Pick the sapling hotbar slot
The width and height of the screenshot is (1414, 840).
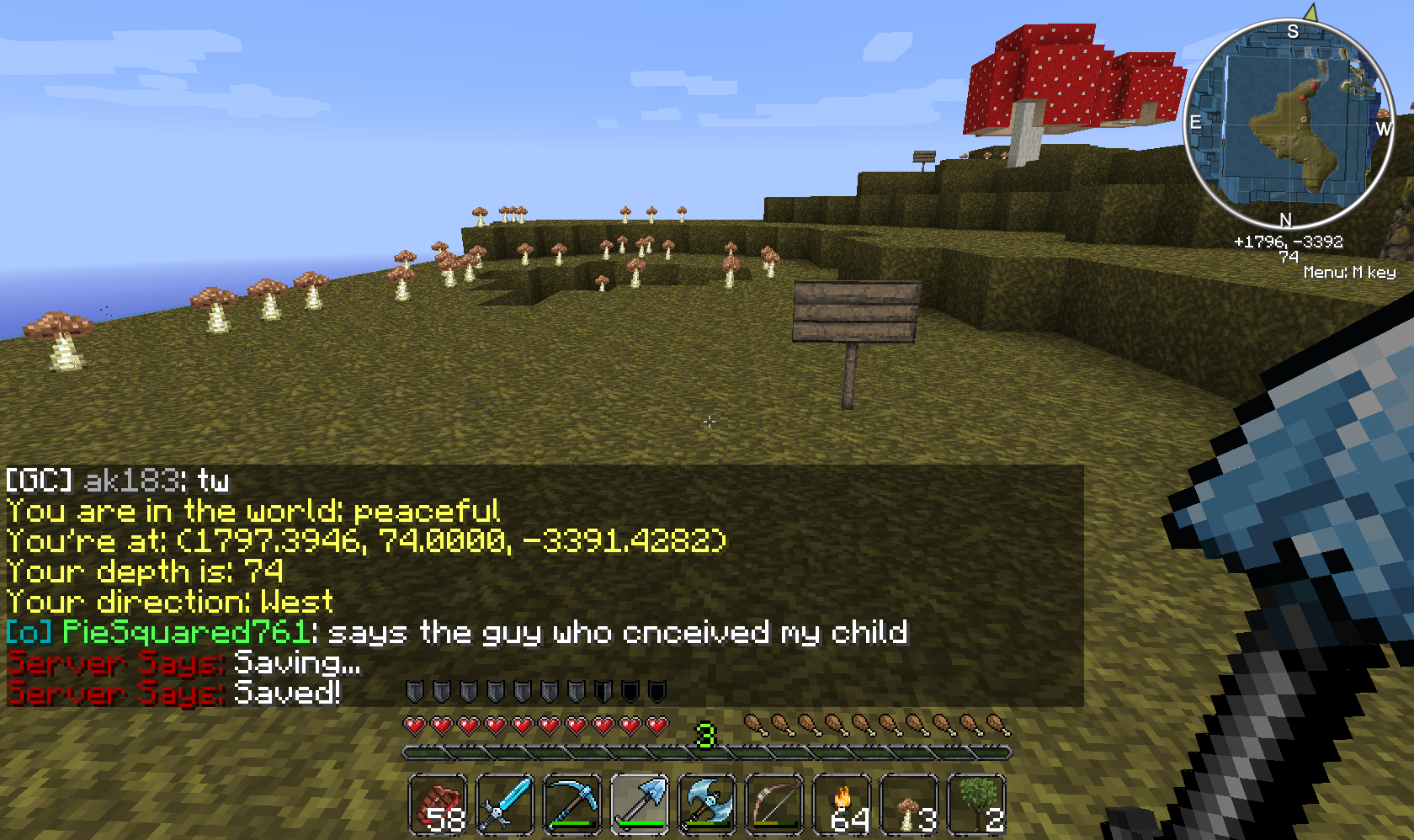click(976, 805)
